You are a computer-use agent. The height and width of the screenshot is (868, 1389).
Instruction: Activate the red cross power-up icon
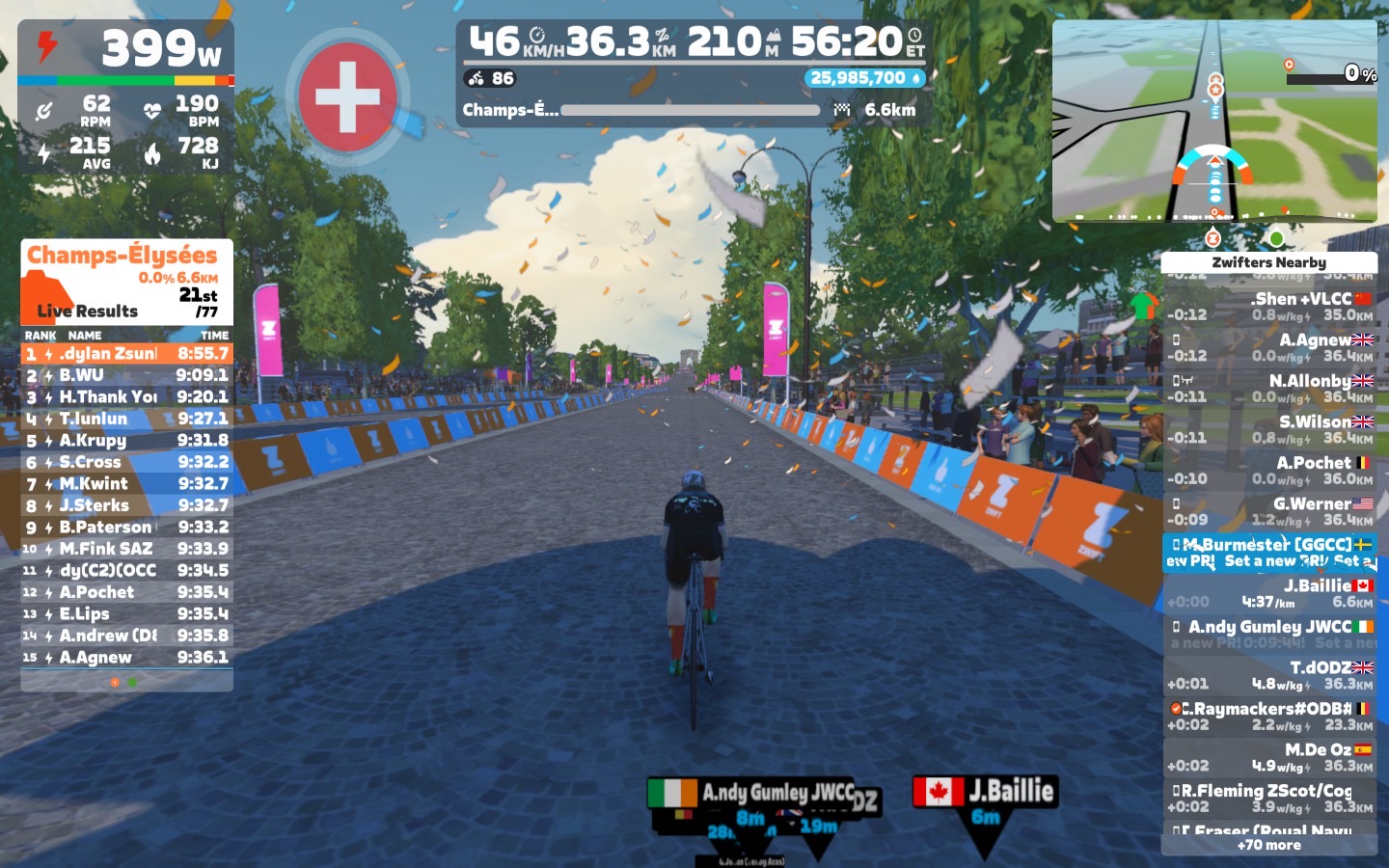click(348, 96)
